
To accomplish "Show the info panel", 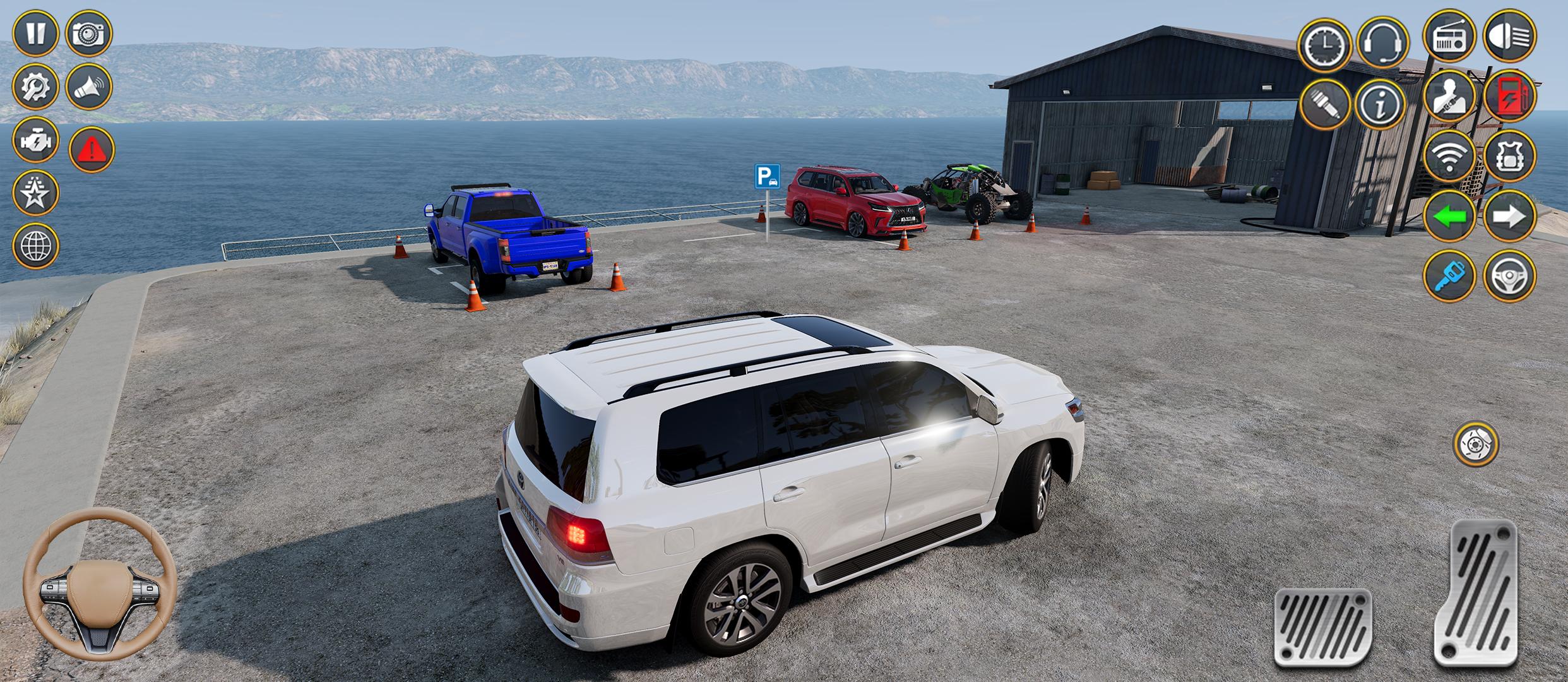I will pyautogui.click(x=1381, y=105).
